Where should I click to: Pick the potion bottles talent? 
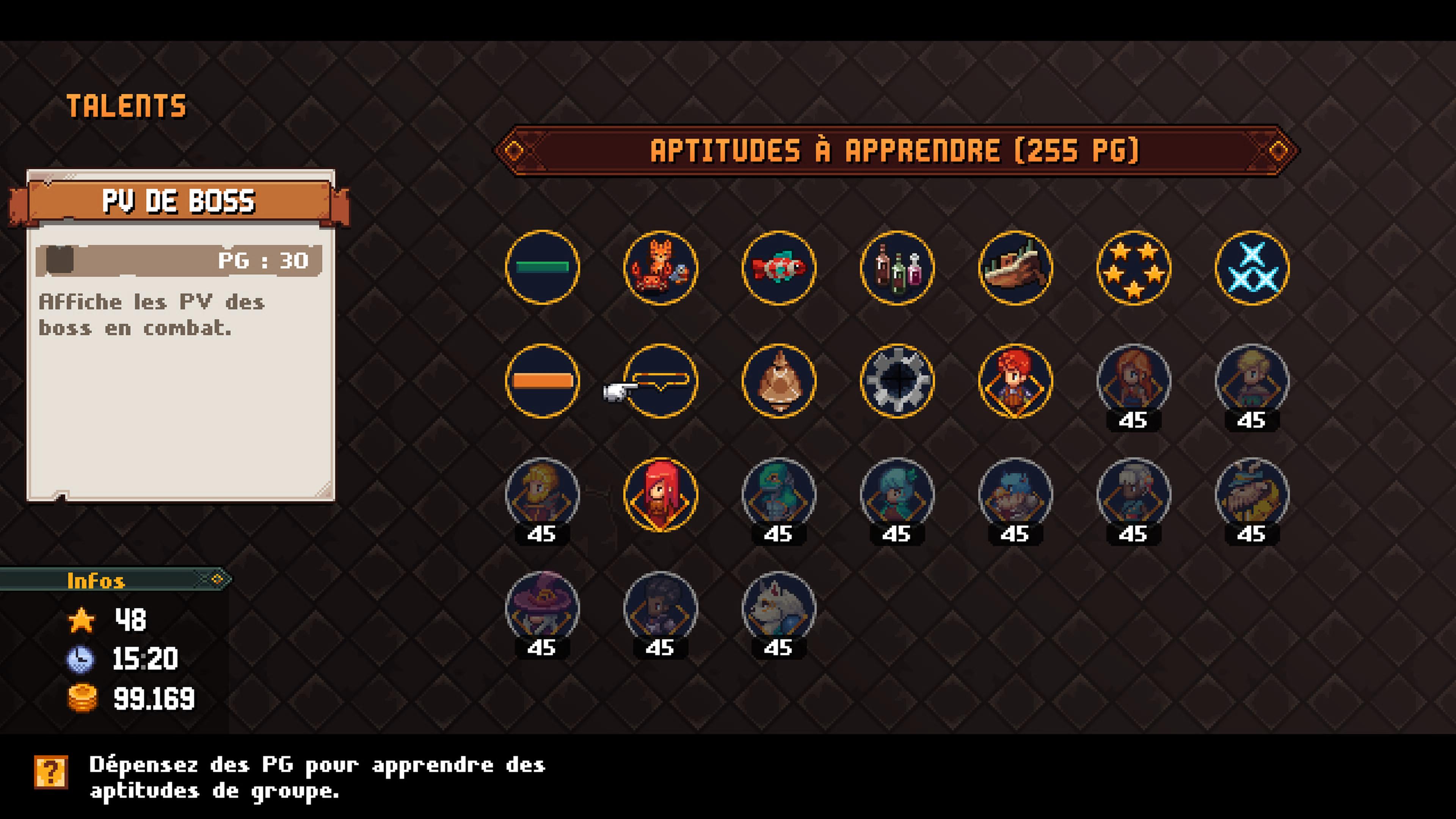click(x=897, y=267)
